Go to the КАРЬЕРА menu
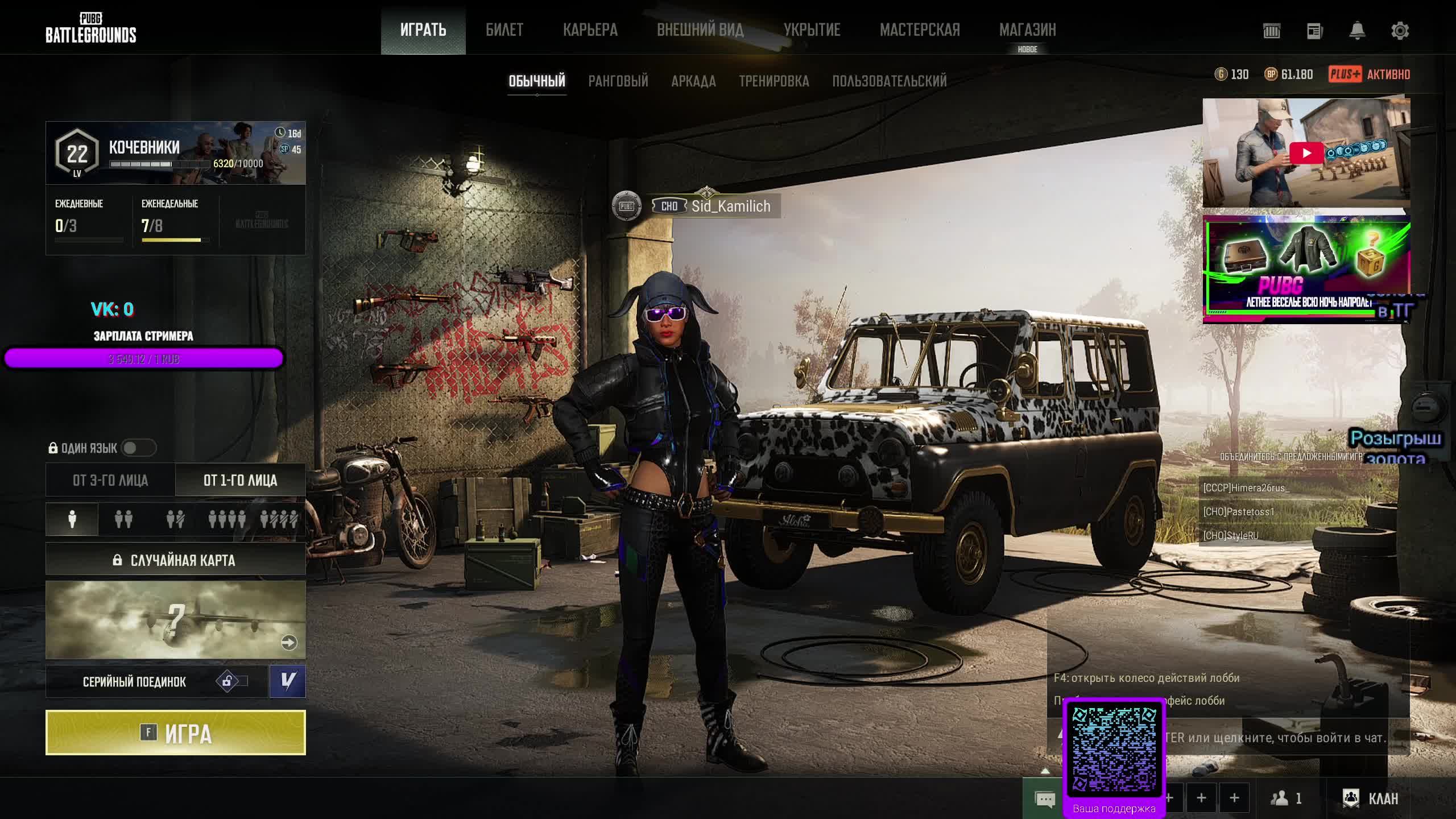 pos(590,30)
